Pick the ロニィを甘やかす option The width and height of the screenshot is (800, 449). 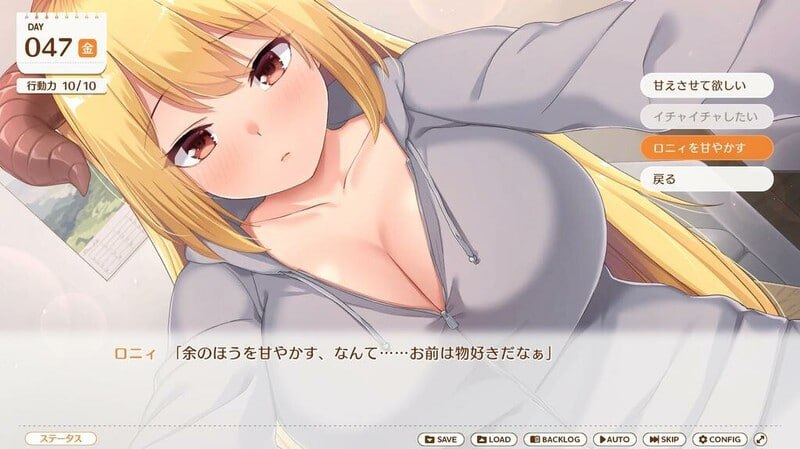click(706, 147)
